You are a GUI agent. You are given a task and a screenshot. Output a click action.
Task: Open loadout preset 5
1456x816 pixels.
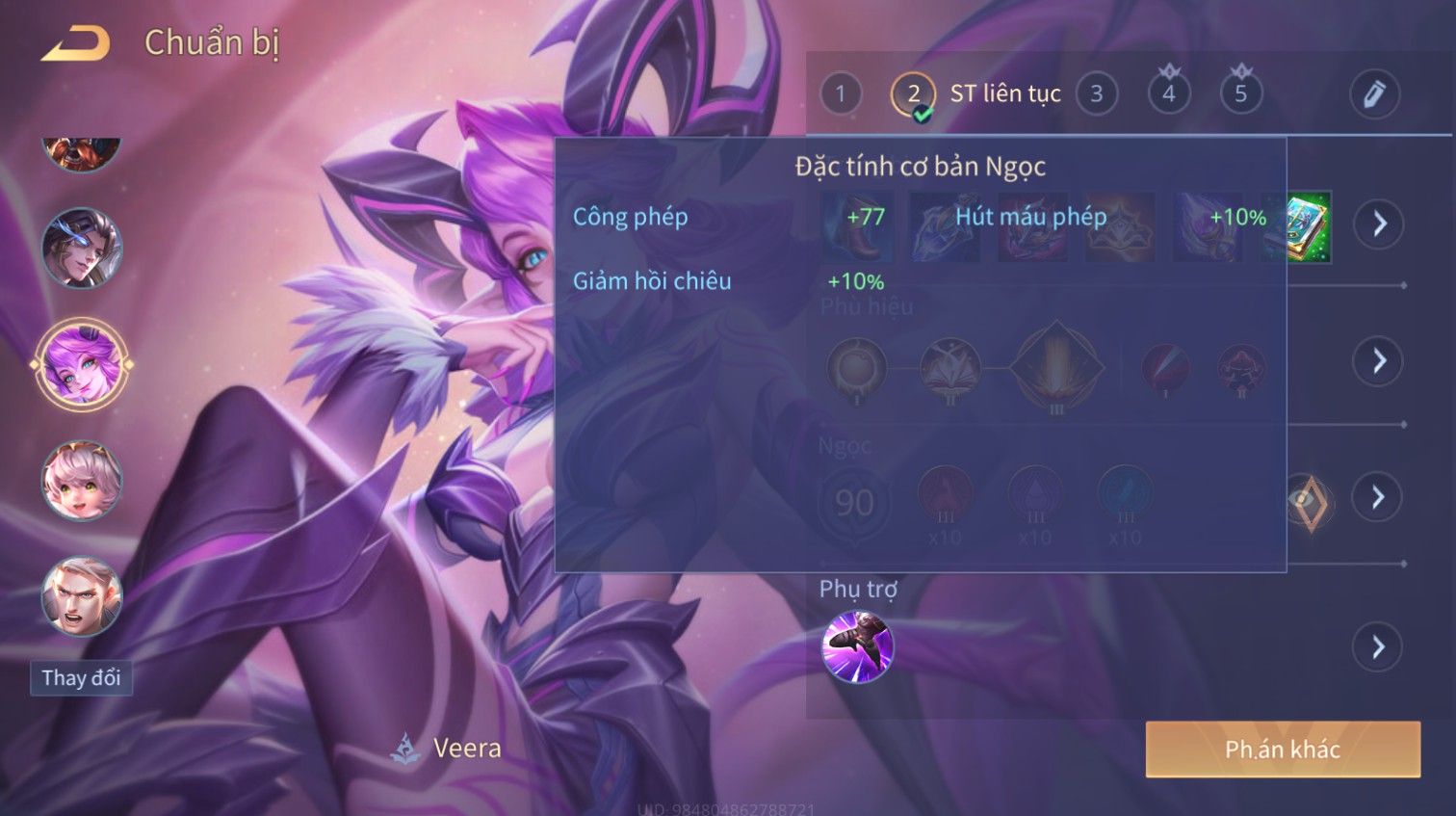[1240, 94]
